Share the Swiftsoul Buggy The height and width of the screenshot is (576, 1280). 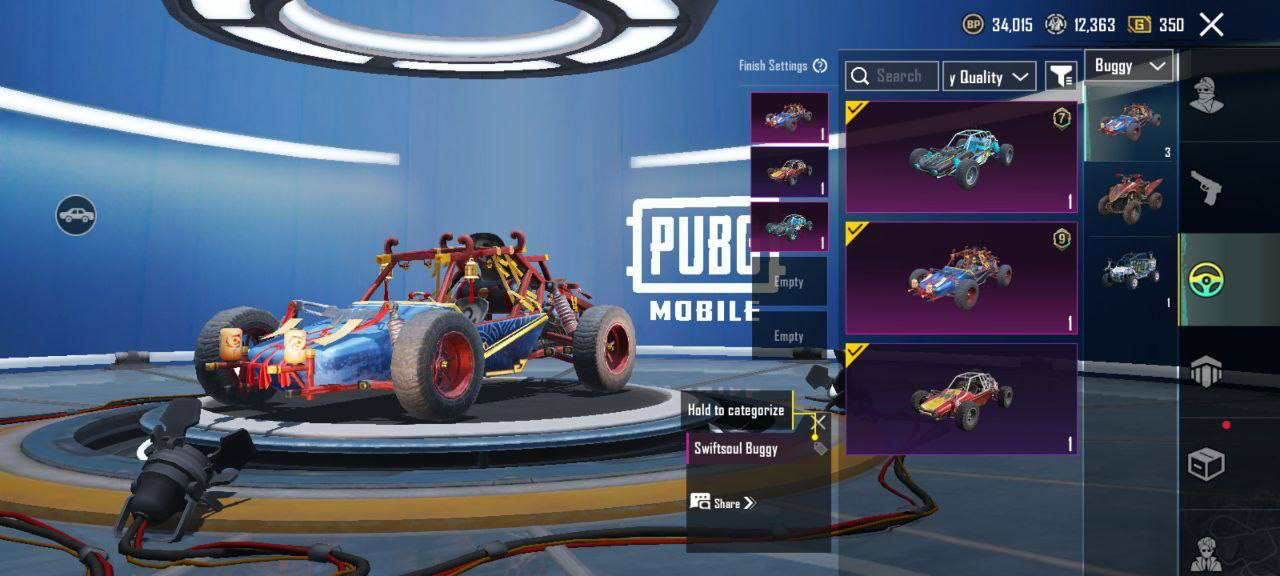coord(724,502)
